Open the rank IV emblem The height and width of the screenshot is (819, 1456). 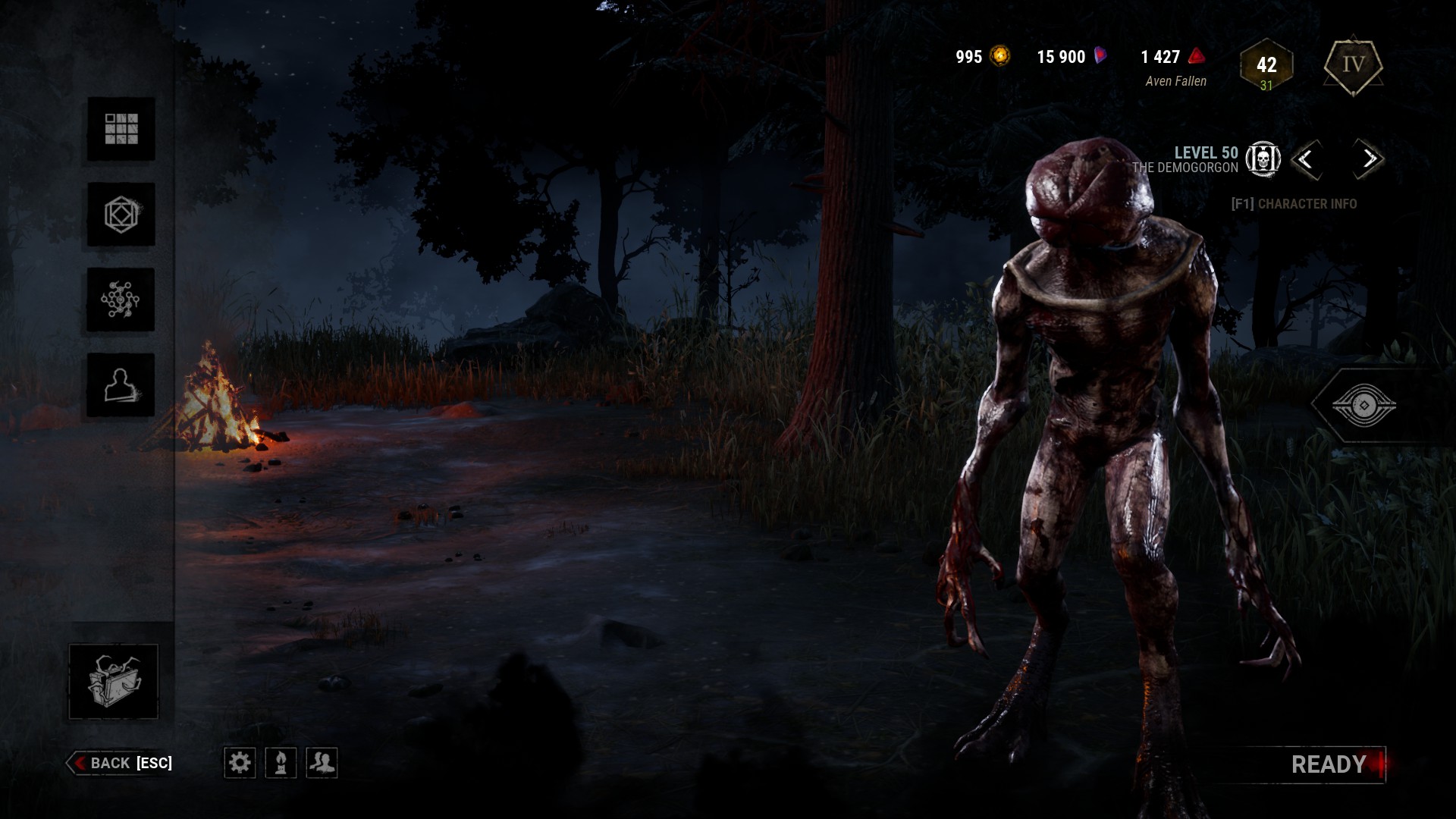pos(1354,65)
